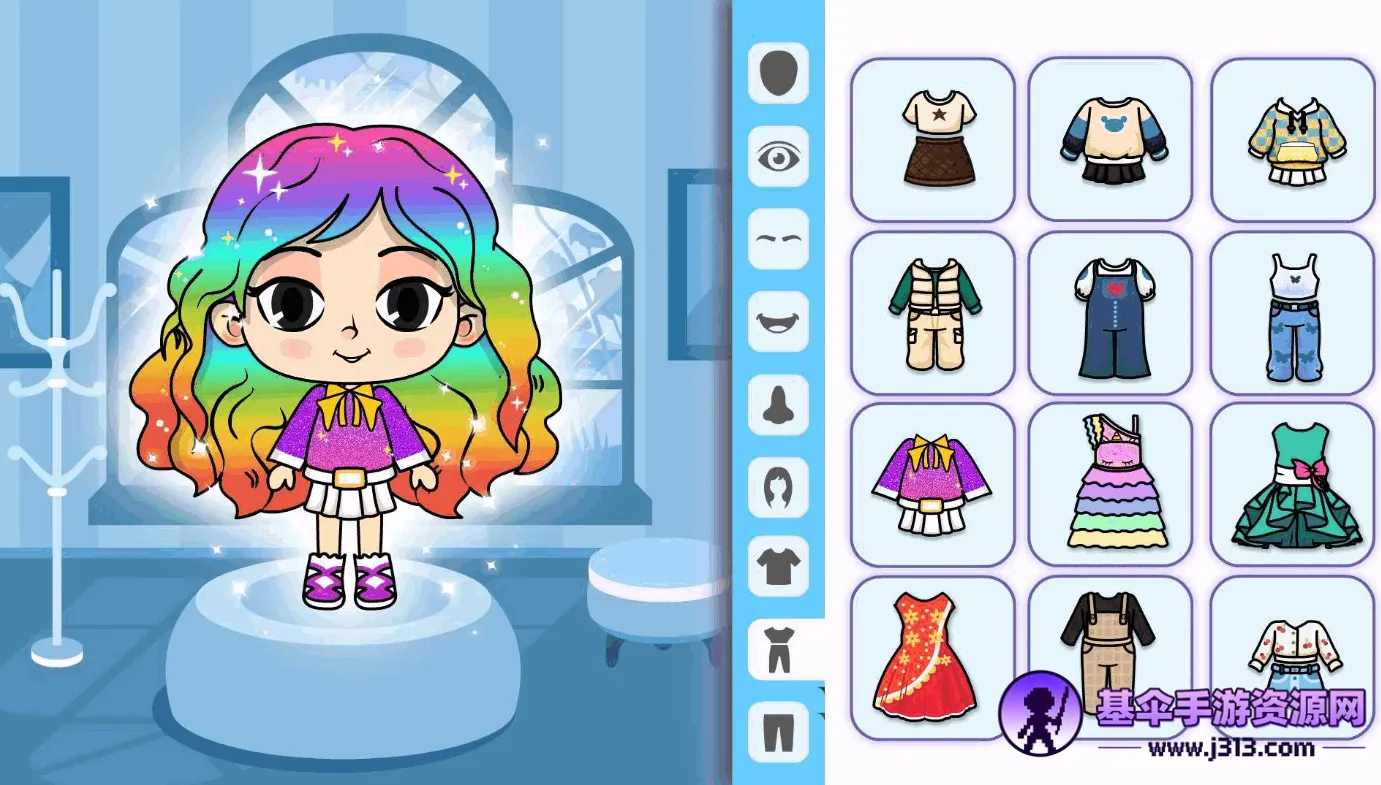Open the mouth category tab

tap(778, 322)
